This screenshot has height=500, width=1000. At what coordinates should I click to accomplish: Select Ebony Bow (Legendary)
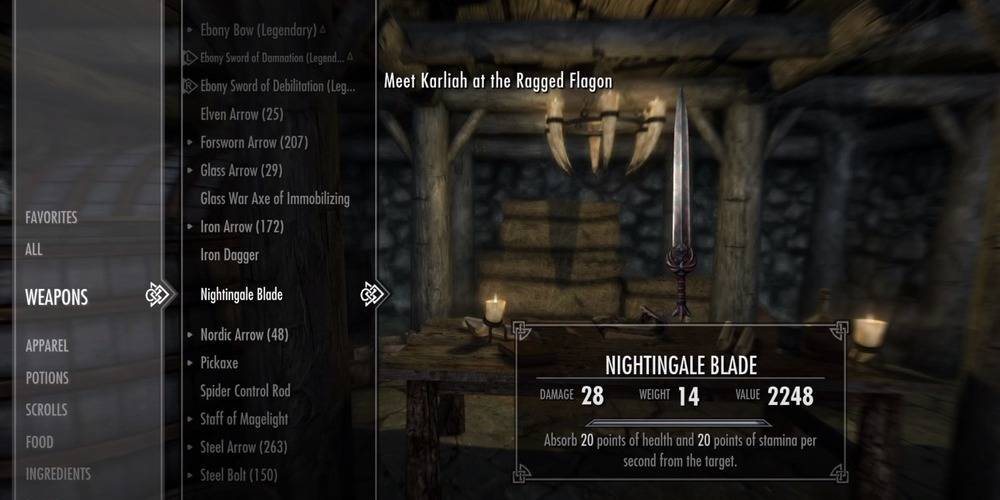[x=259, y=31]
